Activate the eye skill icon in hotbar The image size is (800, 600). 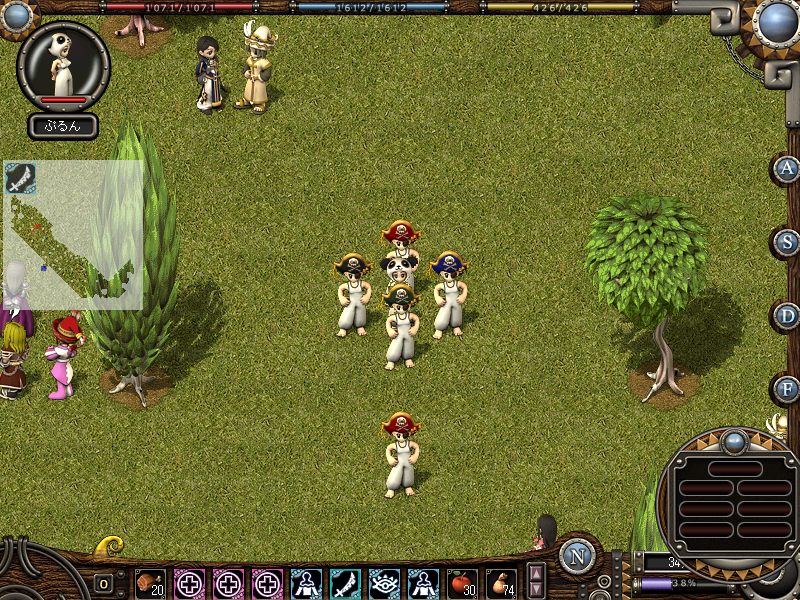384,582
